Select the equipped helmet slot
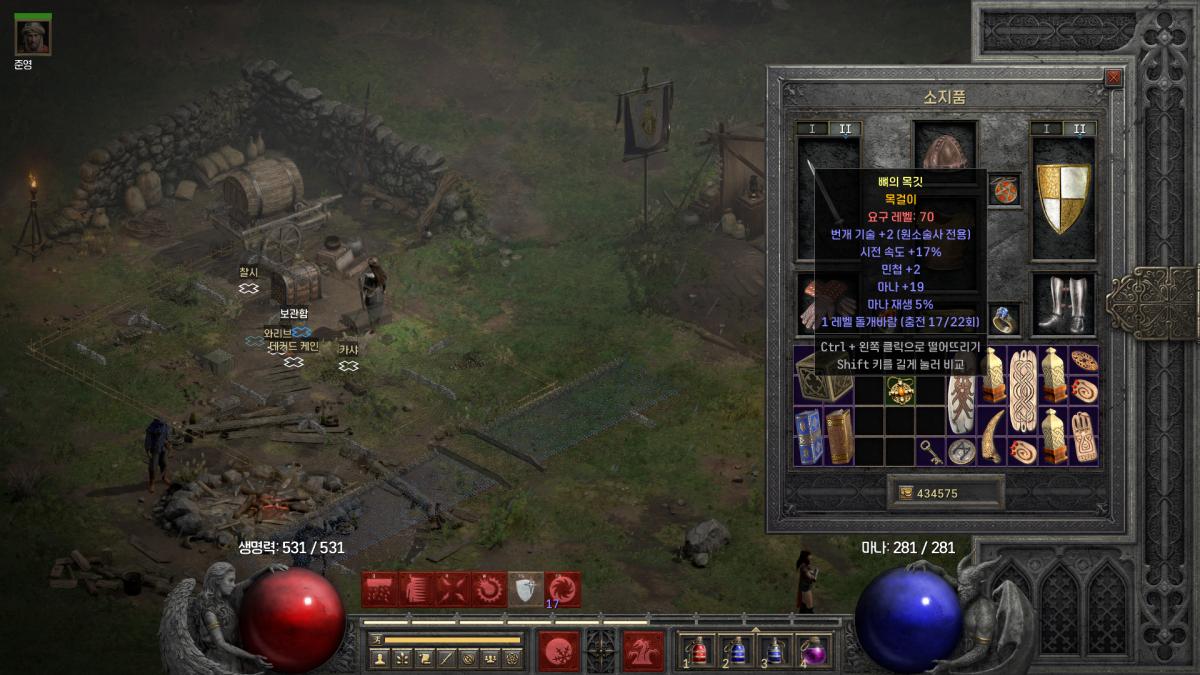 pos(945,150)
